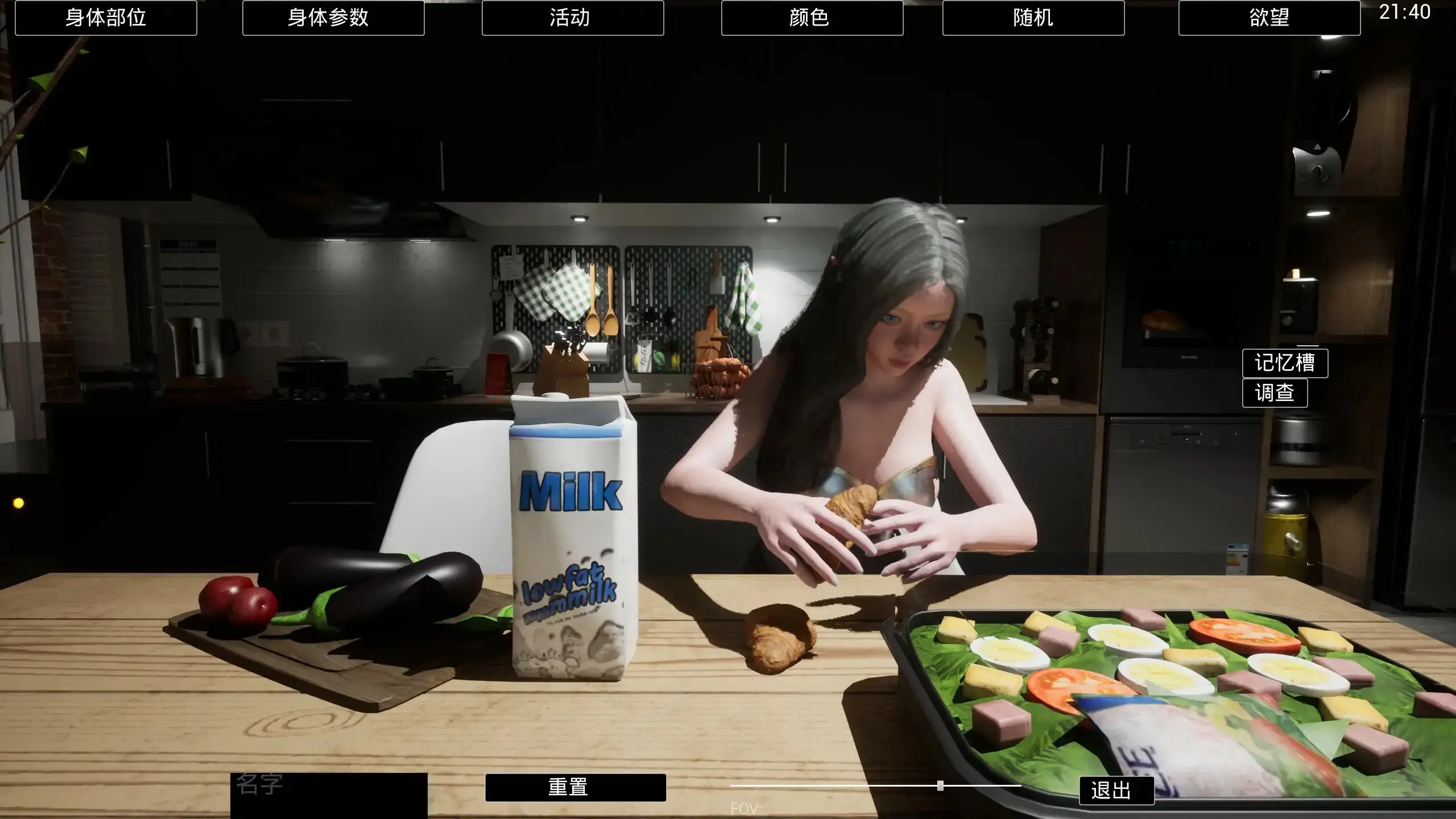Select the 活动 (Activities) option

click(x=572, y=18)
